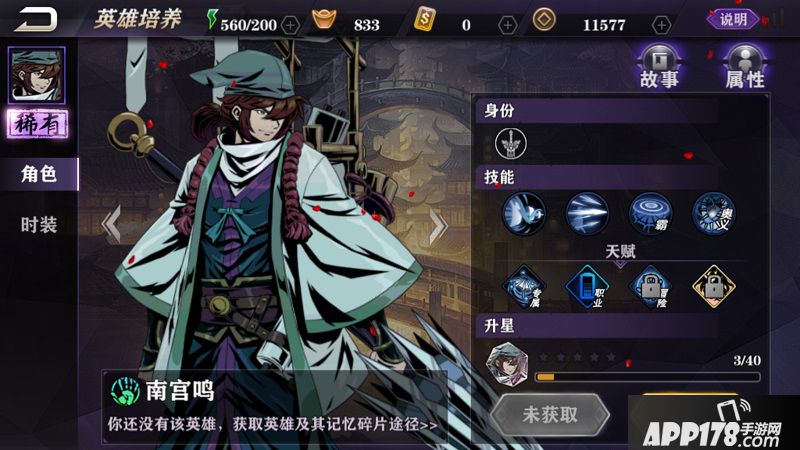The image size is (800, 450).
Task: Add more stamina with the plus button
Action: point(290,24)
